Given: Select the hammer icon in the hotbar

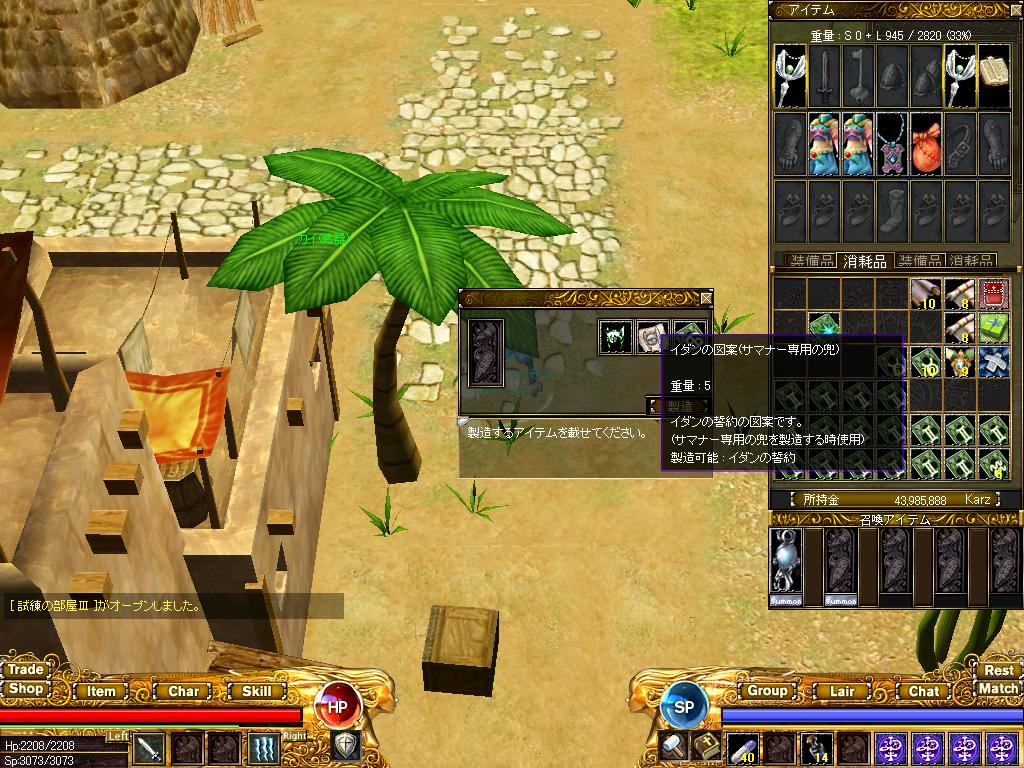Looking at the screenshot, I should (x=673, y=747).
